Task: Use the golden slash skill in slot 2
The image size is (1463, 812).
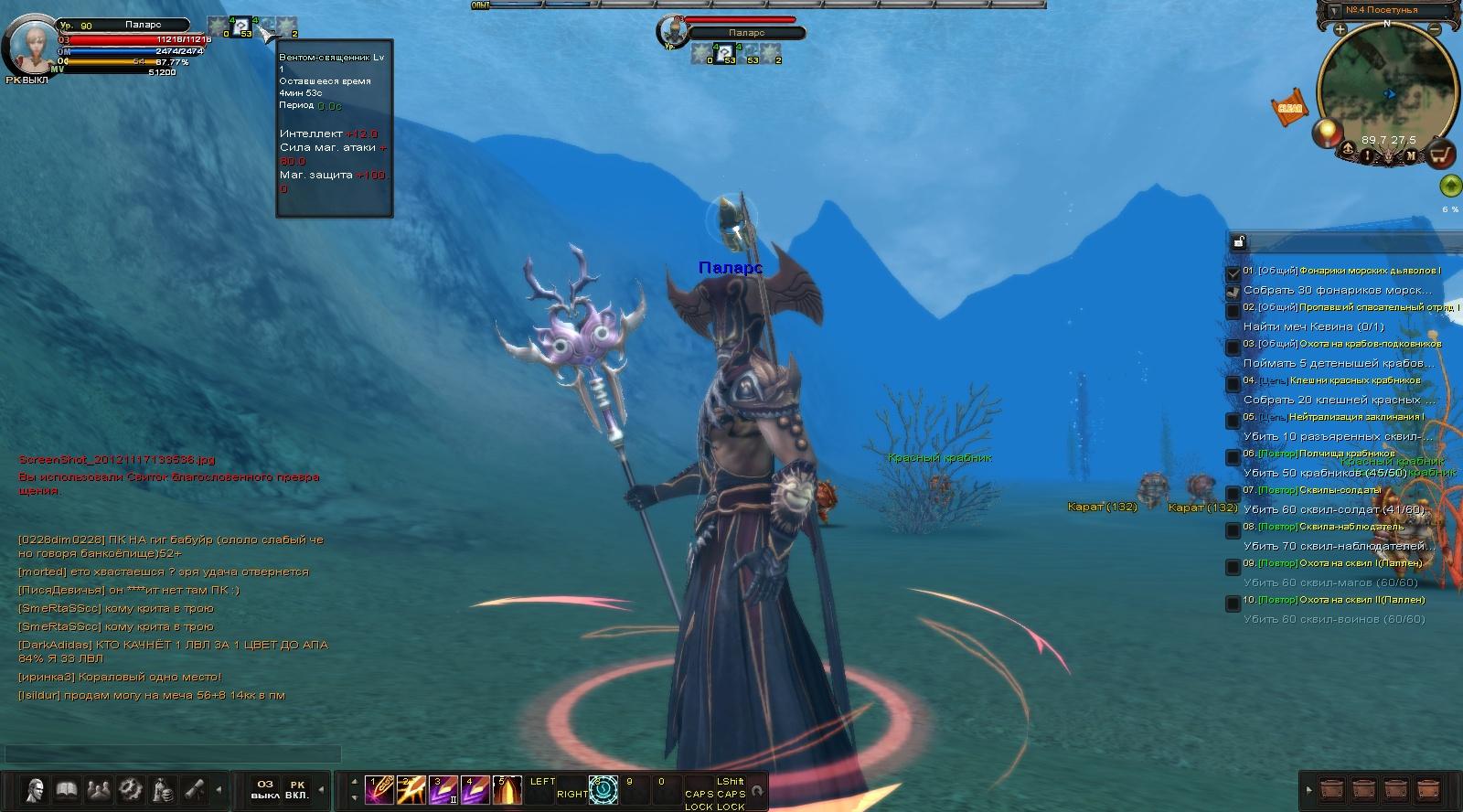Action: pos(411,789)
